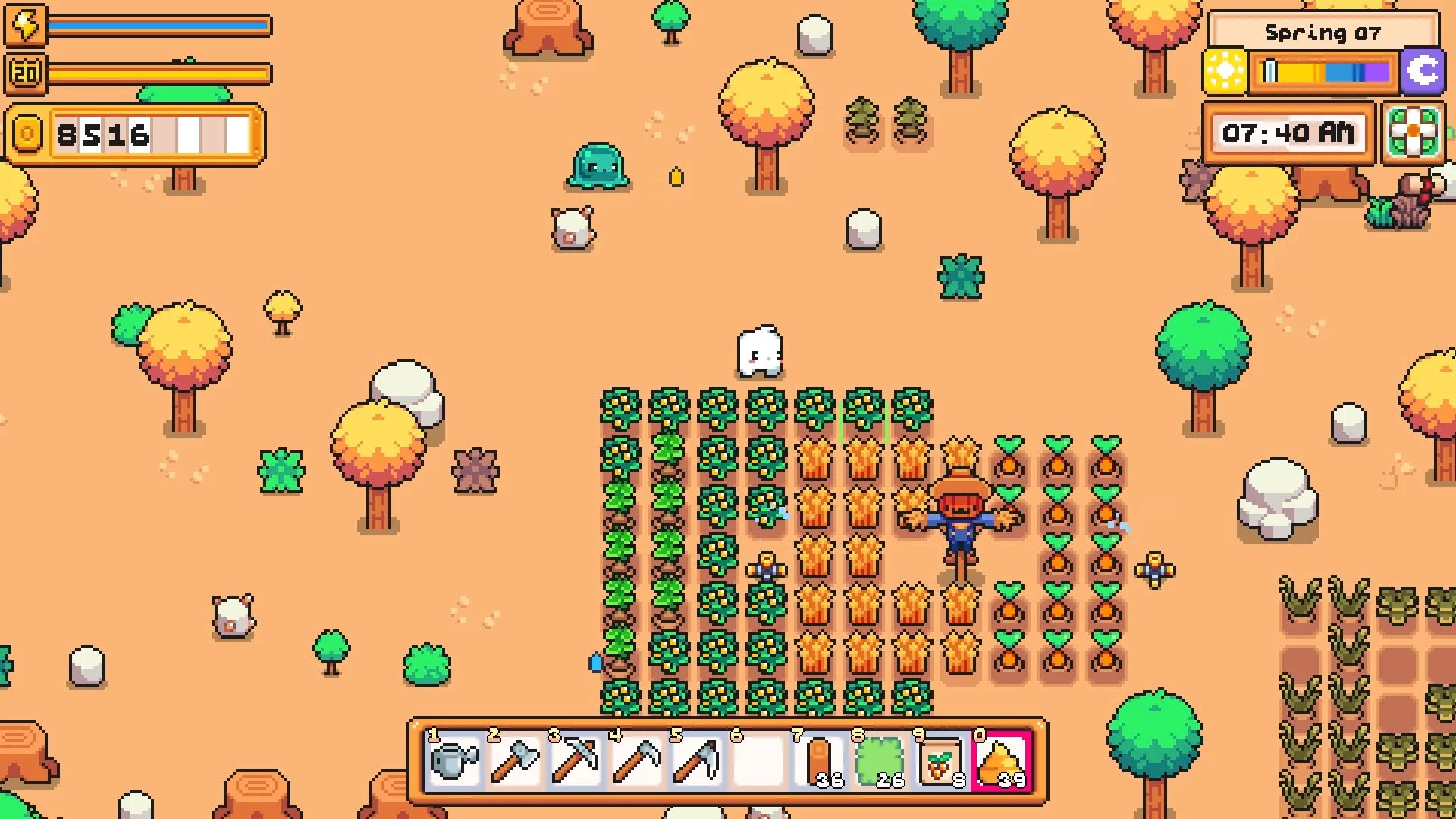Click the sun icon on the day tracker
Screen dimensions: 1456x819
(x=1225, y=72)
